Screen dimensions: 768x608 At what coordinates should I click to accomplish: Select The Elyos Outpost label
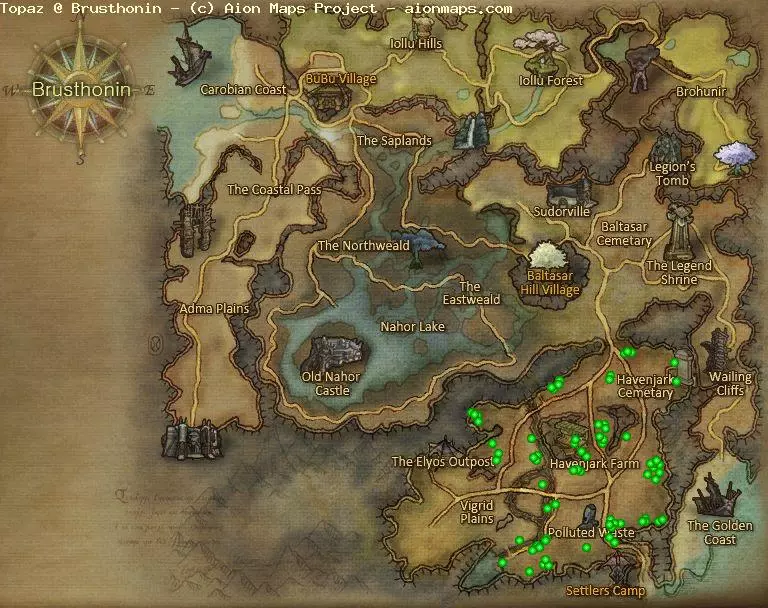(x=442, y=462)
